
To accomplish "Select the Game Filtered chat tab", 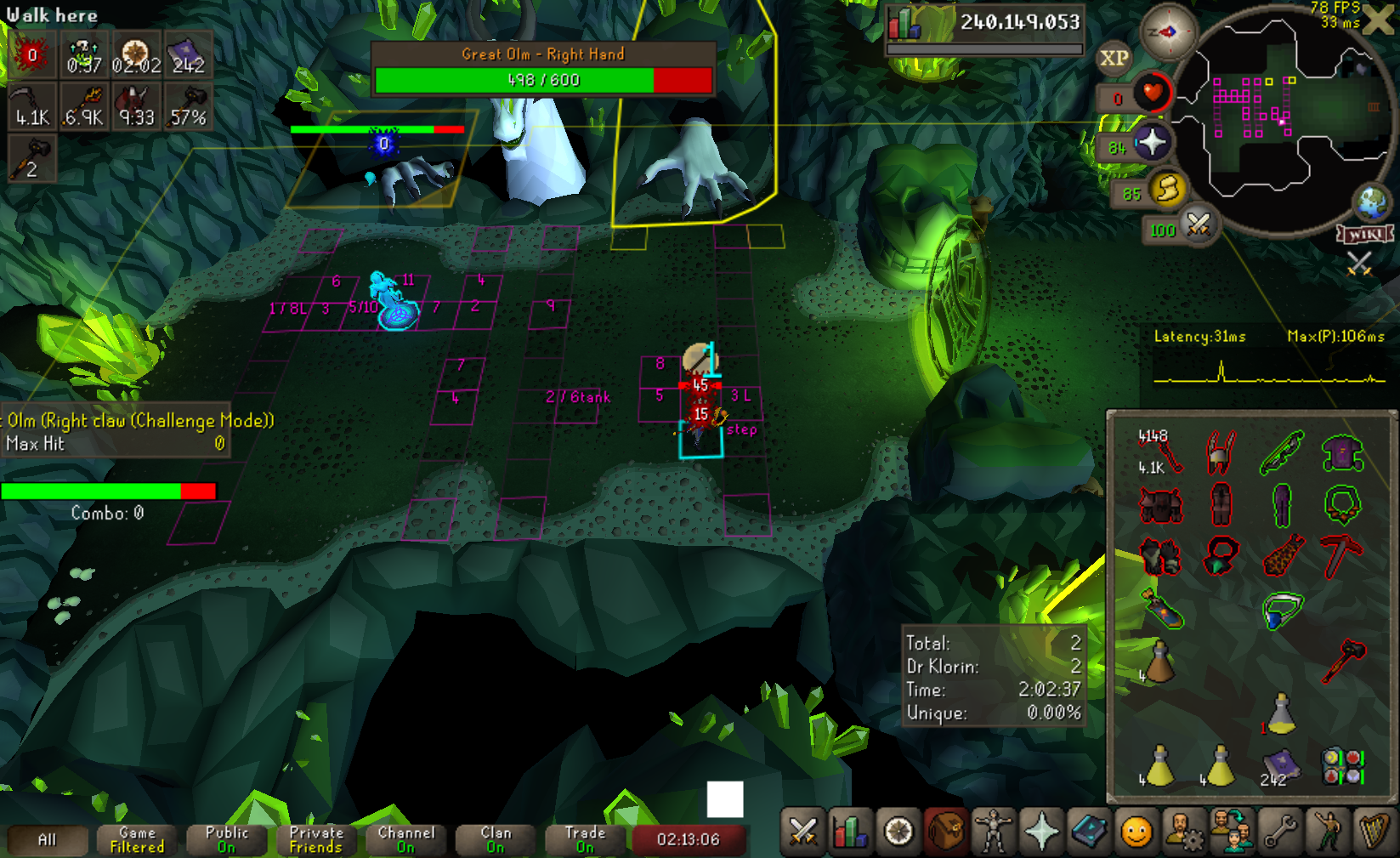I will 137,839.
